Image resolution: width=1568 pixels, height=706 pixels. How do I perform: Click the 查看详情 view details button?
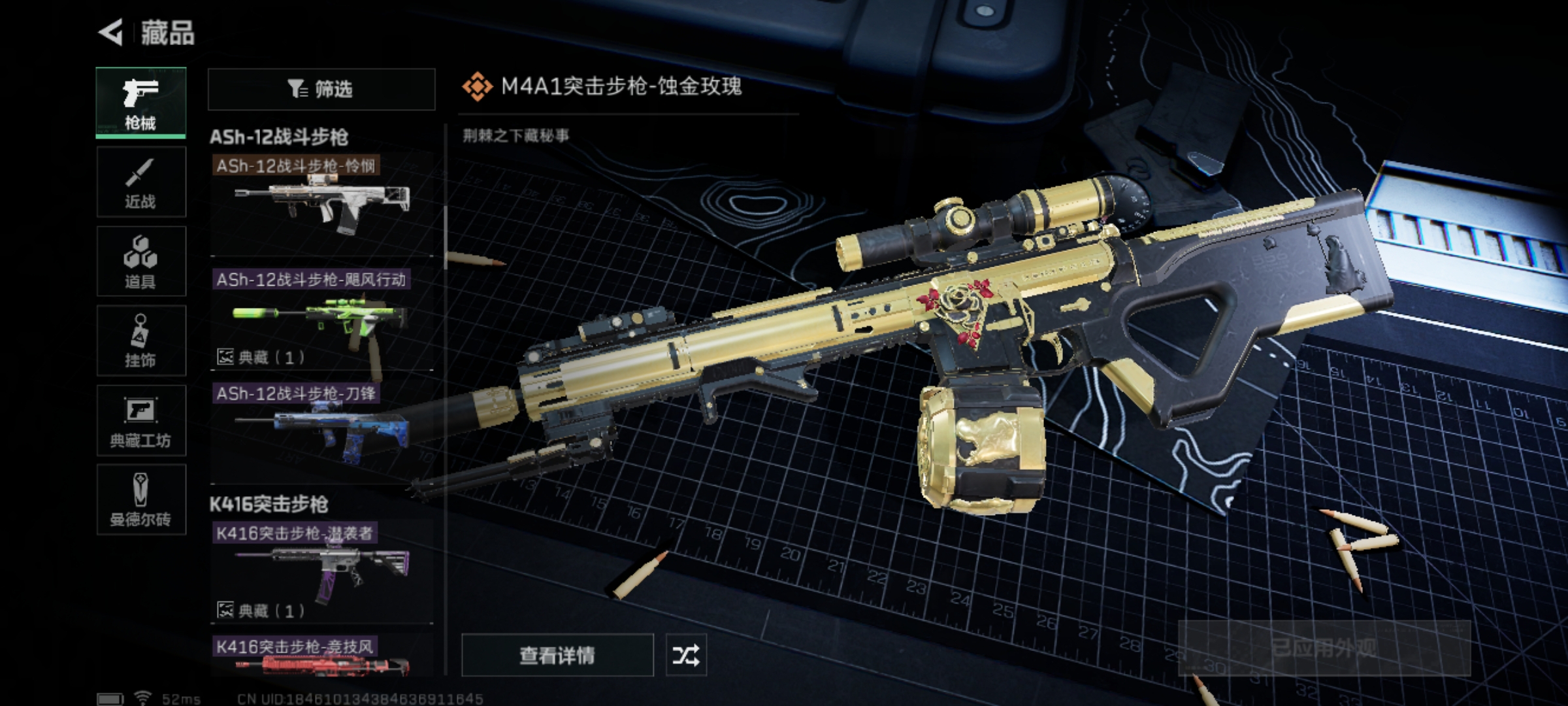pyautogui.click(x=557, y=655)
